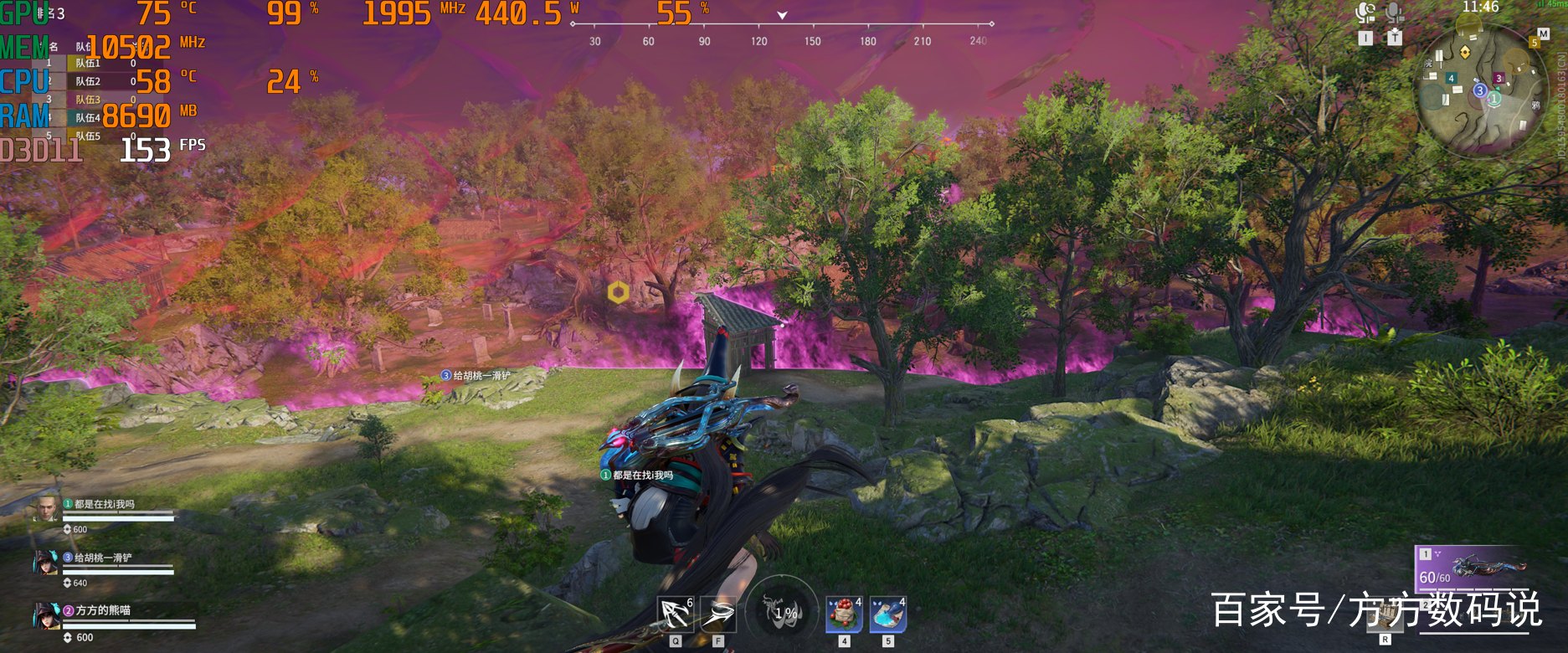Activate the grappling hook skill icon
This screenshot has height=653, width=1568.
[x=675, y=614]
